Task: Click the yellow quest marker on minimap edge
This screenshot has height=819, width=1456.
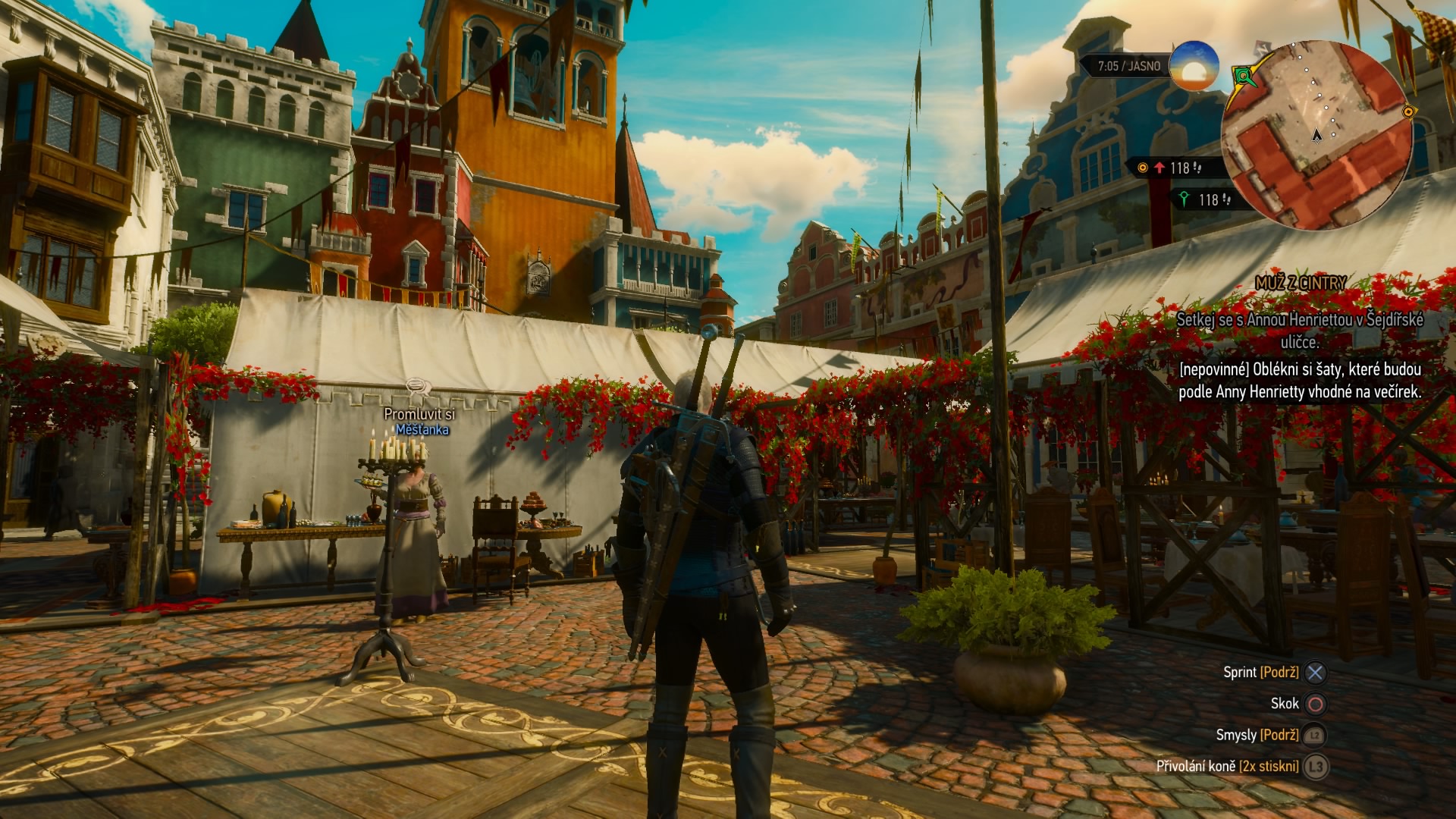Action: click(1408, 112)
